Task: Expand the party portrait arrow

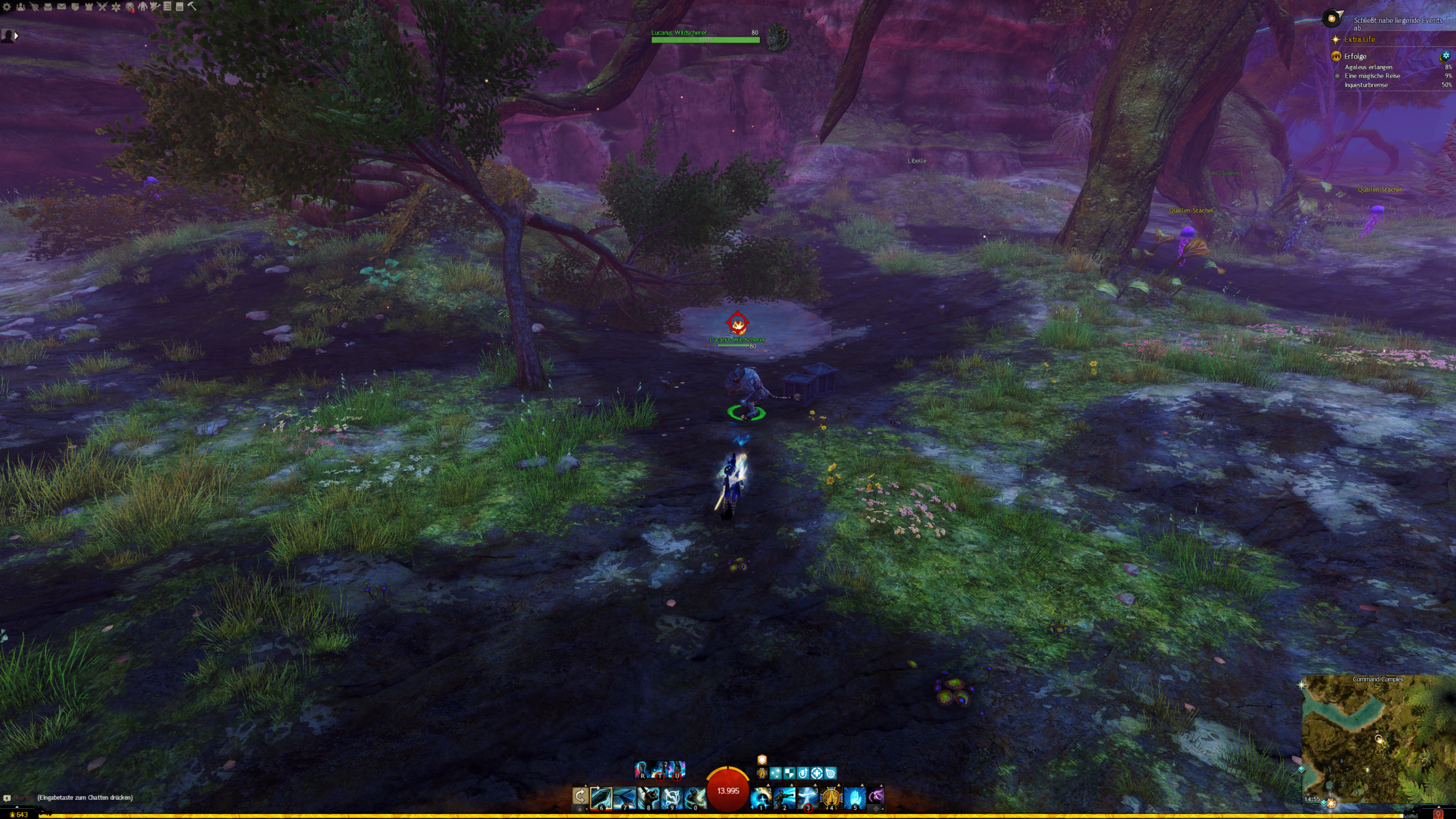Action: point(16,36)
